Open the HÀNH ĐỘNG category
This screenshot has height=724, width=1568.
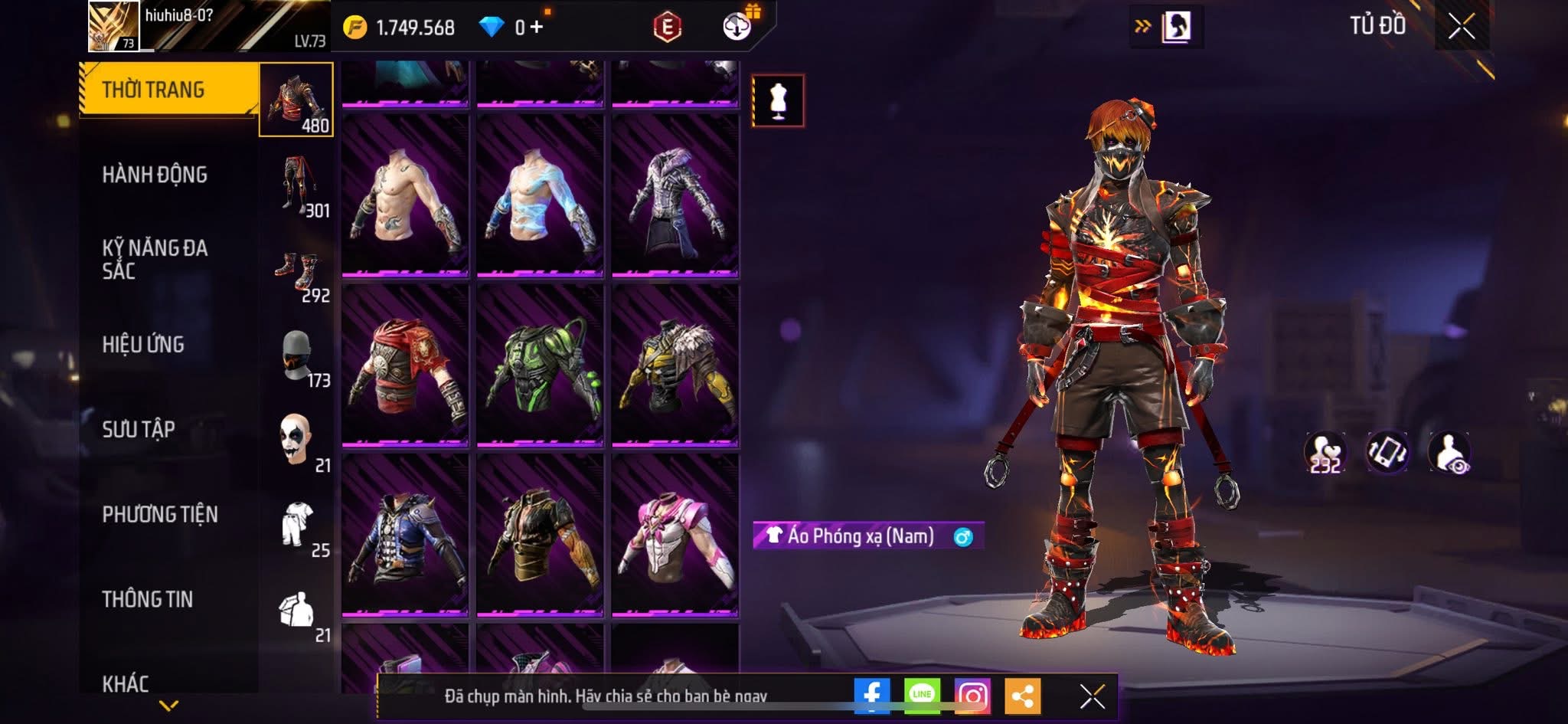pos(155,175)
